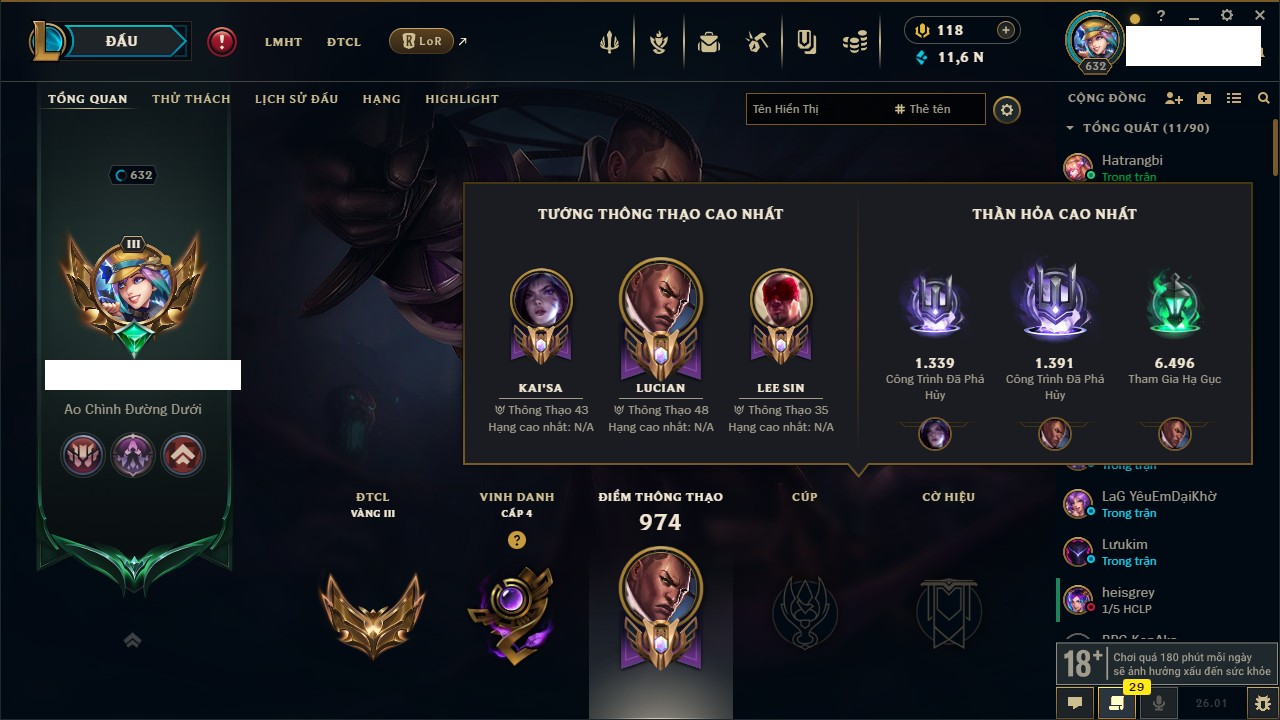Open profile settings gear next to search
This screenshot has width=1280, height=720.
1007,109
